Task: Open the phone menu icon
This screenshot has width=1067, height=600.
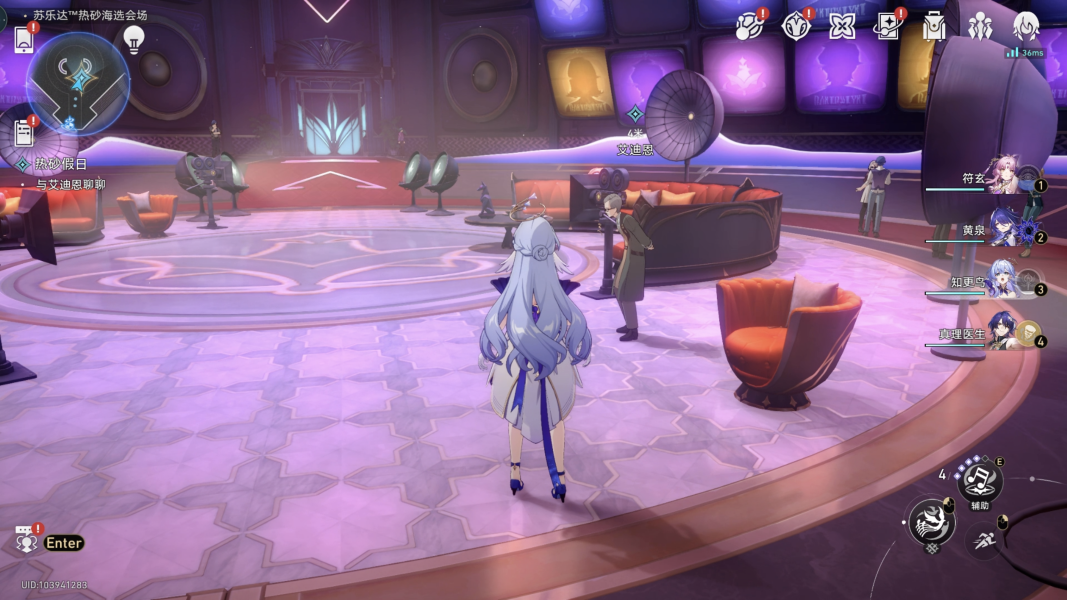Action: (x=24, y=39)
